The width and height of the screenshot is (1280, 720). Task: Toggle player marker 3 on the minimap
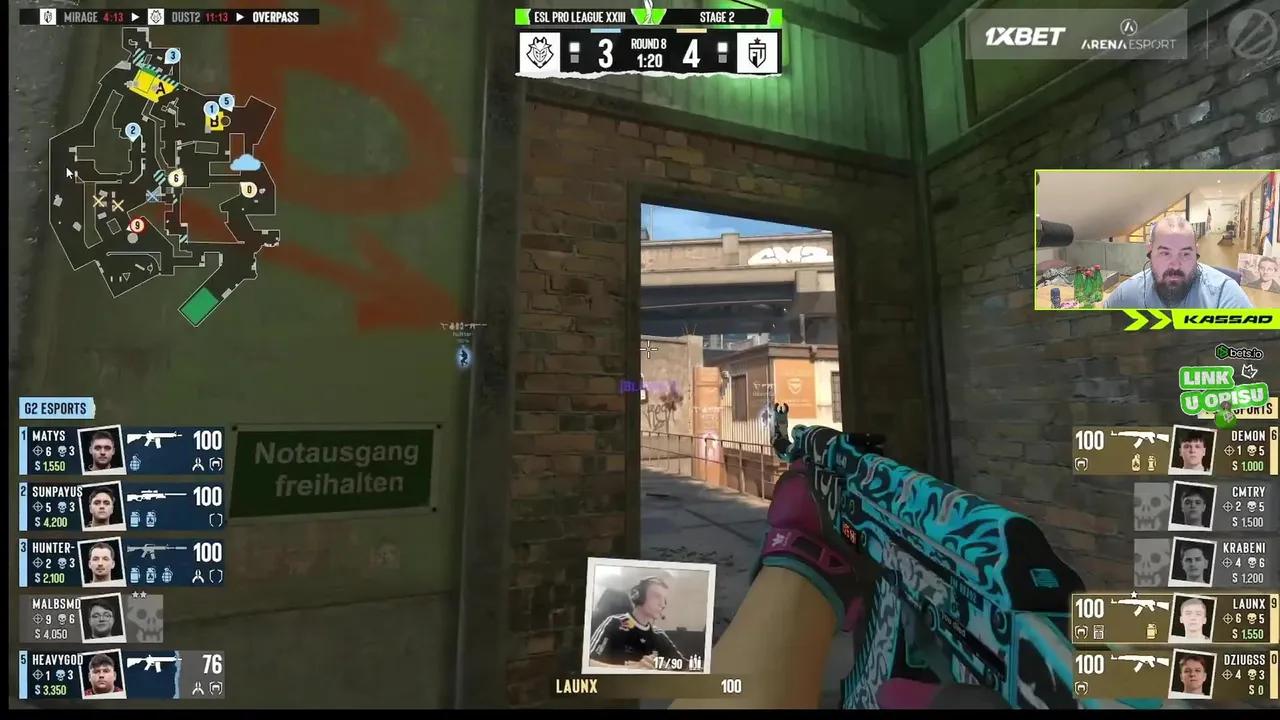click(x=171, y=56)
